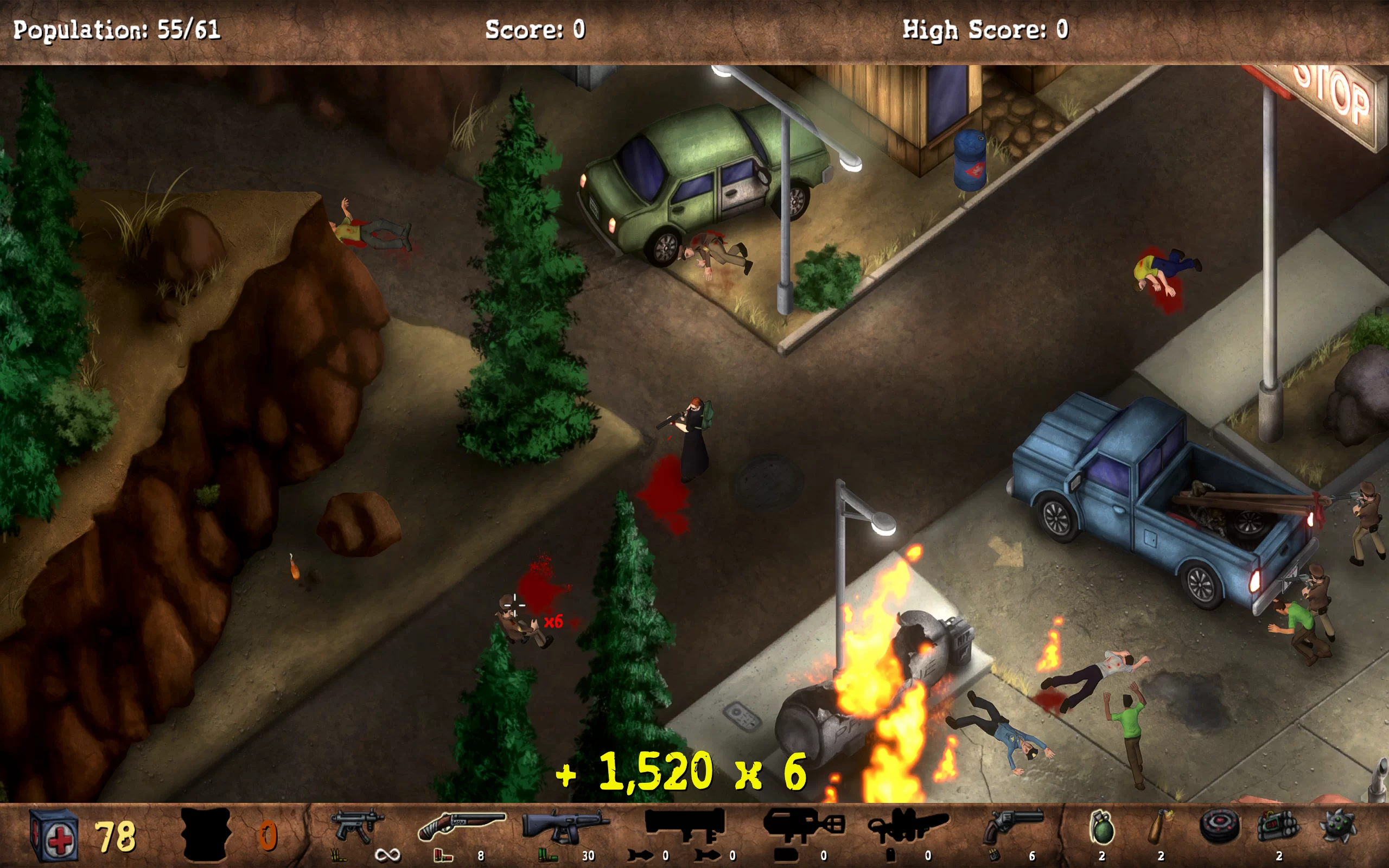The image size is (1389, 868).
Task: Select the spiked mine icon
Action: click(x=1338, y=827)
